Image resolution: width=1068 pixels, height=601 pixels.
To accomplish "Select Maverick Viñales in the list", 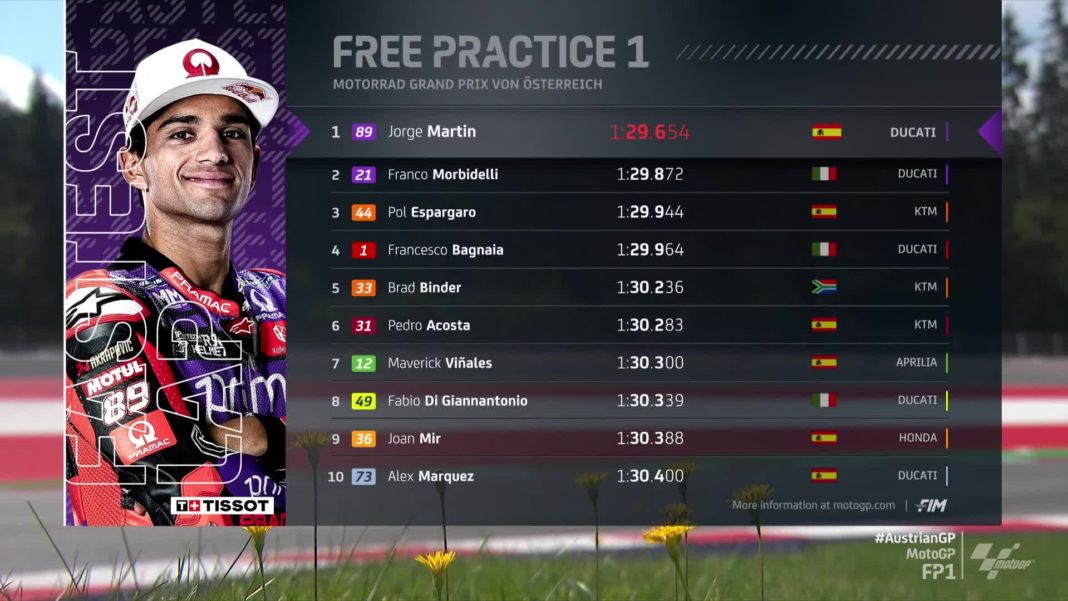I will point(640,363).
